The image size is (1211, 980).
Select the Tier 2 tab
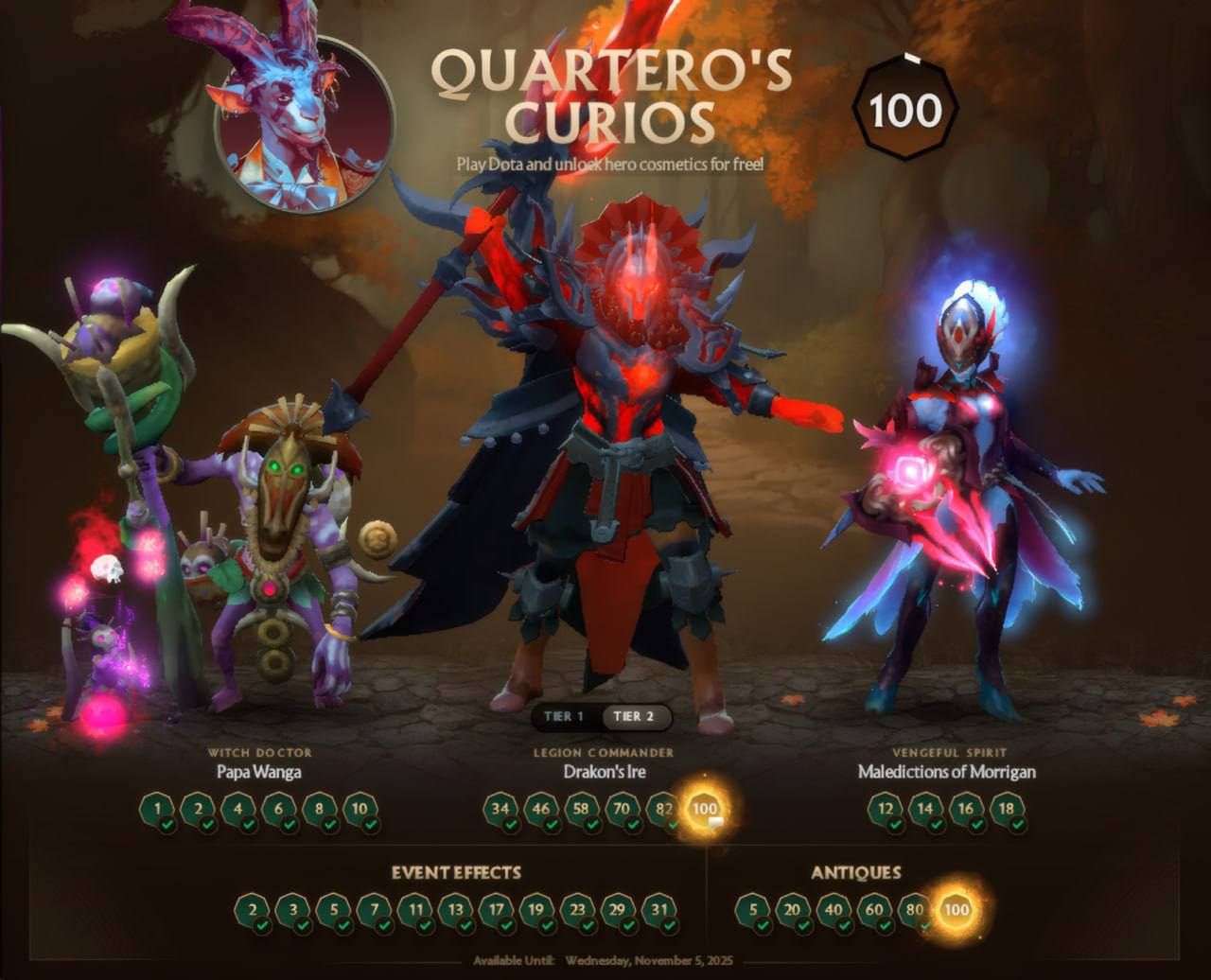pyautogui.click(x=633, y=717)
